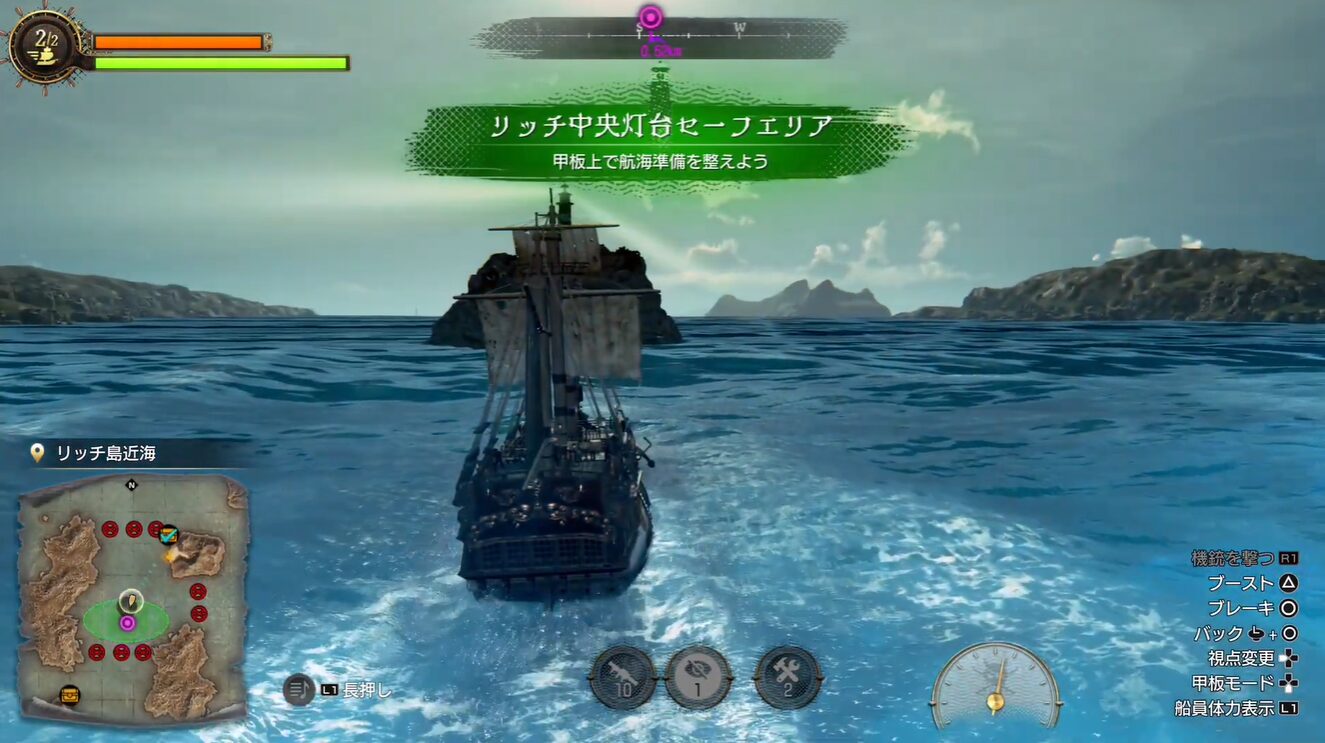This screenshot has width=1325, height=743.
Task: Open the parchment minimap of Rich Island waters
Action: pyautogui.click(x=133, y=597)
